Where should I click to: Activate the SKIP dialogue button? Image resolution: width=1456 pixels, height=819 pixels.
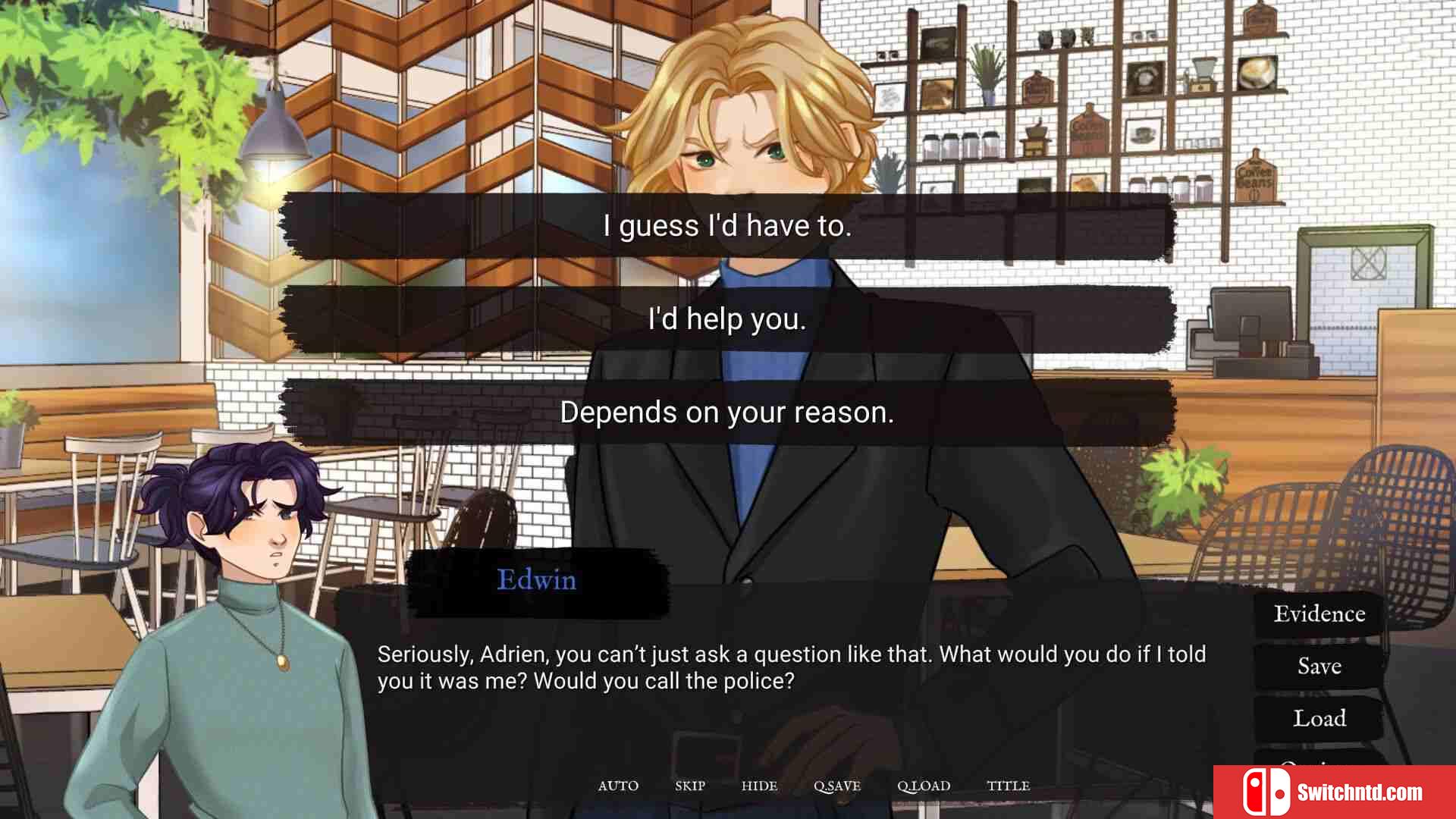click(690, 786)
